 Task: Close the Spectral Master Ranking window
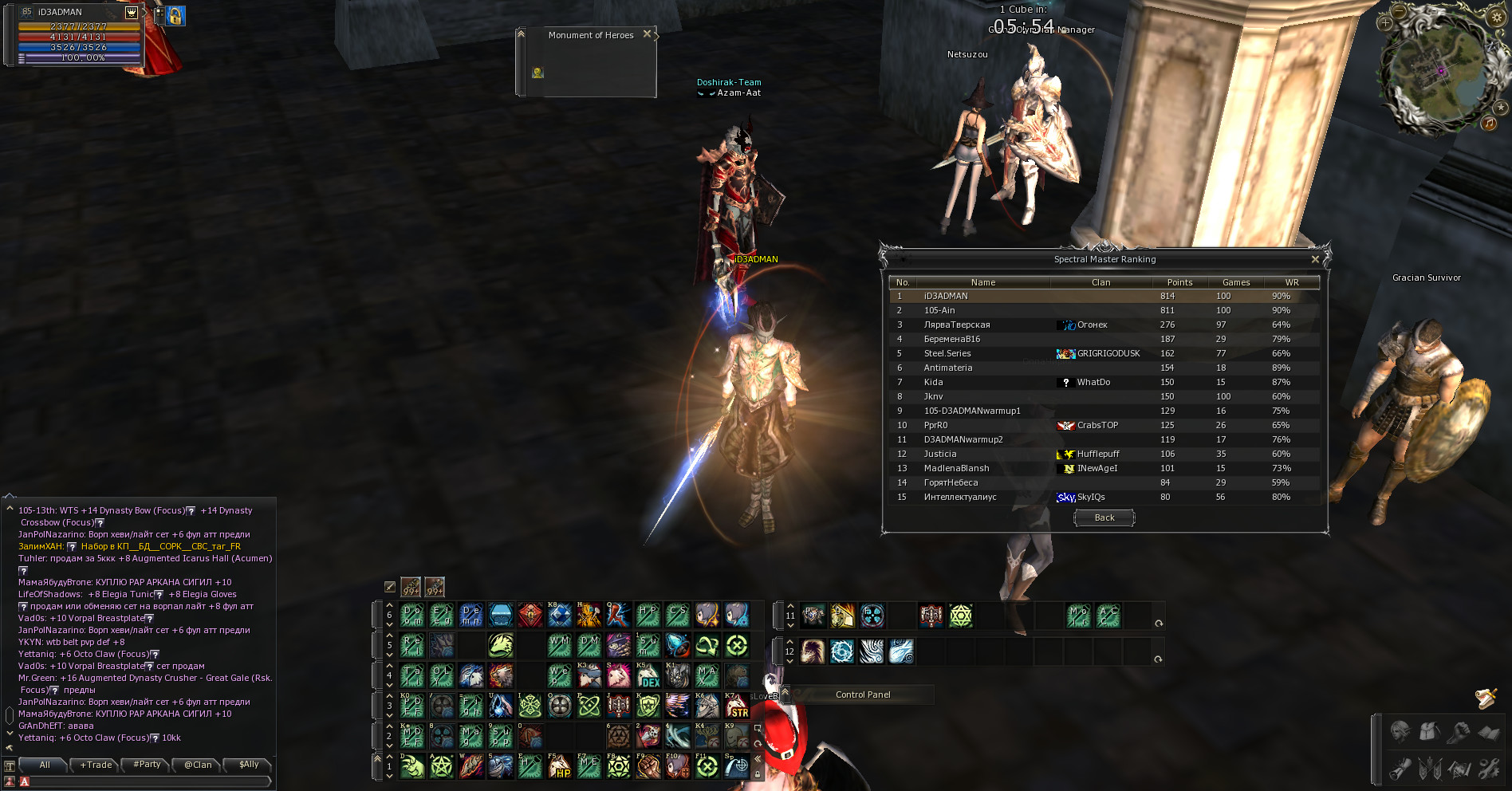(x=1315, y=259)
